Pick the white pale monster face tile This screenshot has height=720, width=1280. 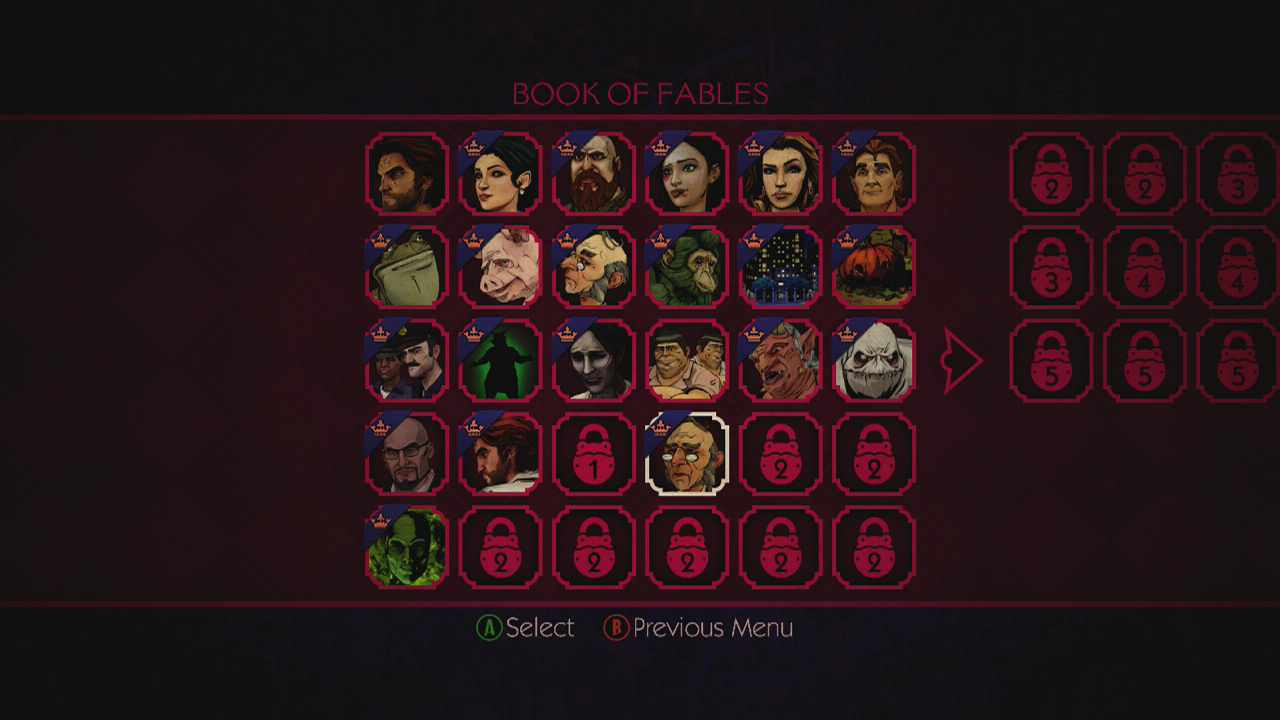coord(874,360)
